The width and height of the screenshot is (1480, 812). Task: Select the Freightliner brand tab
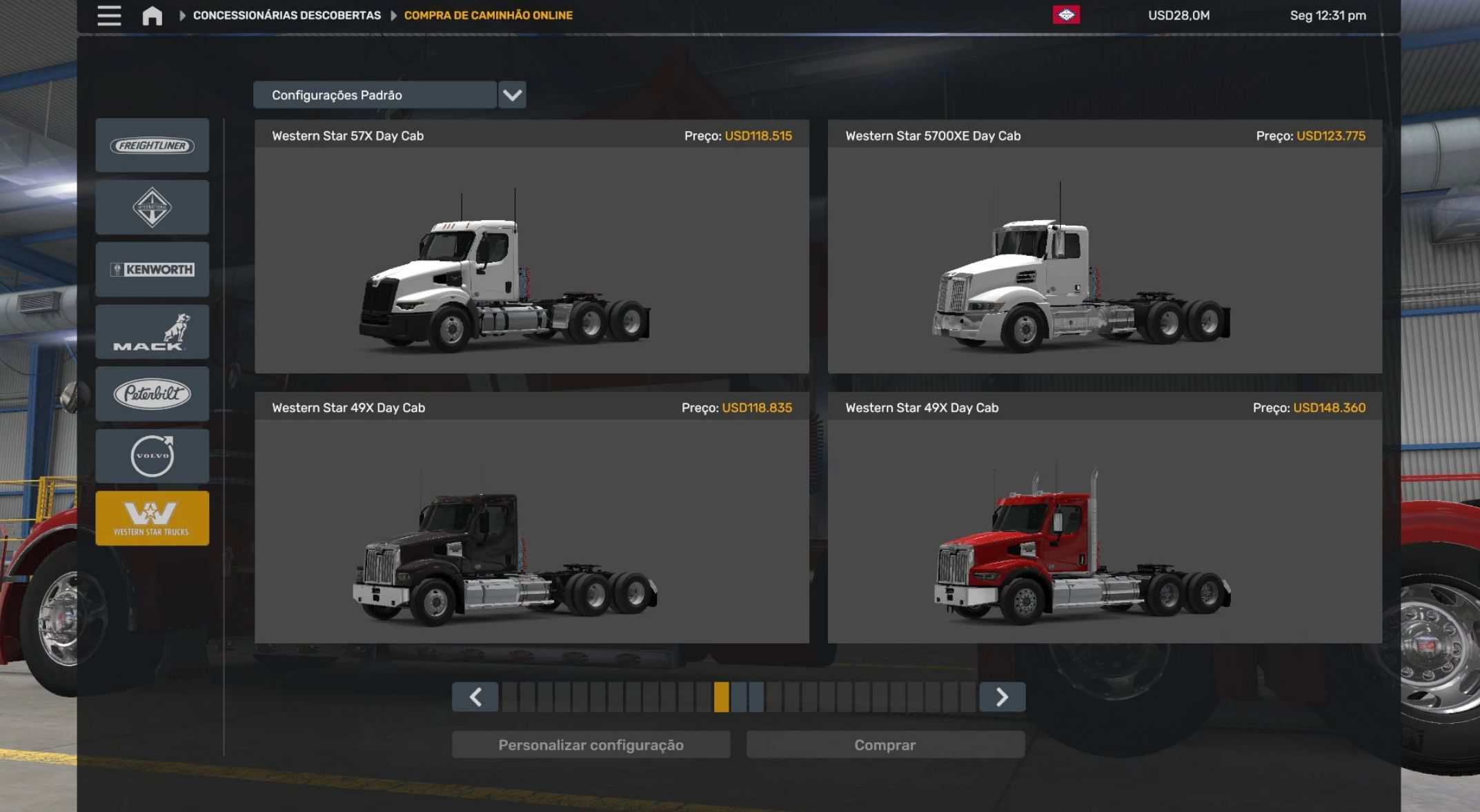click(152, 146)
